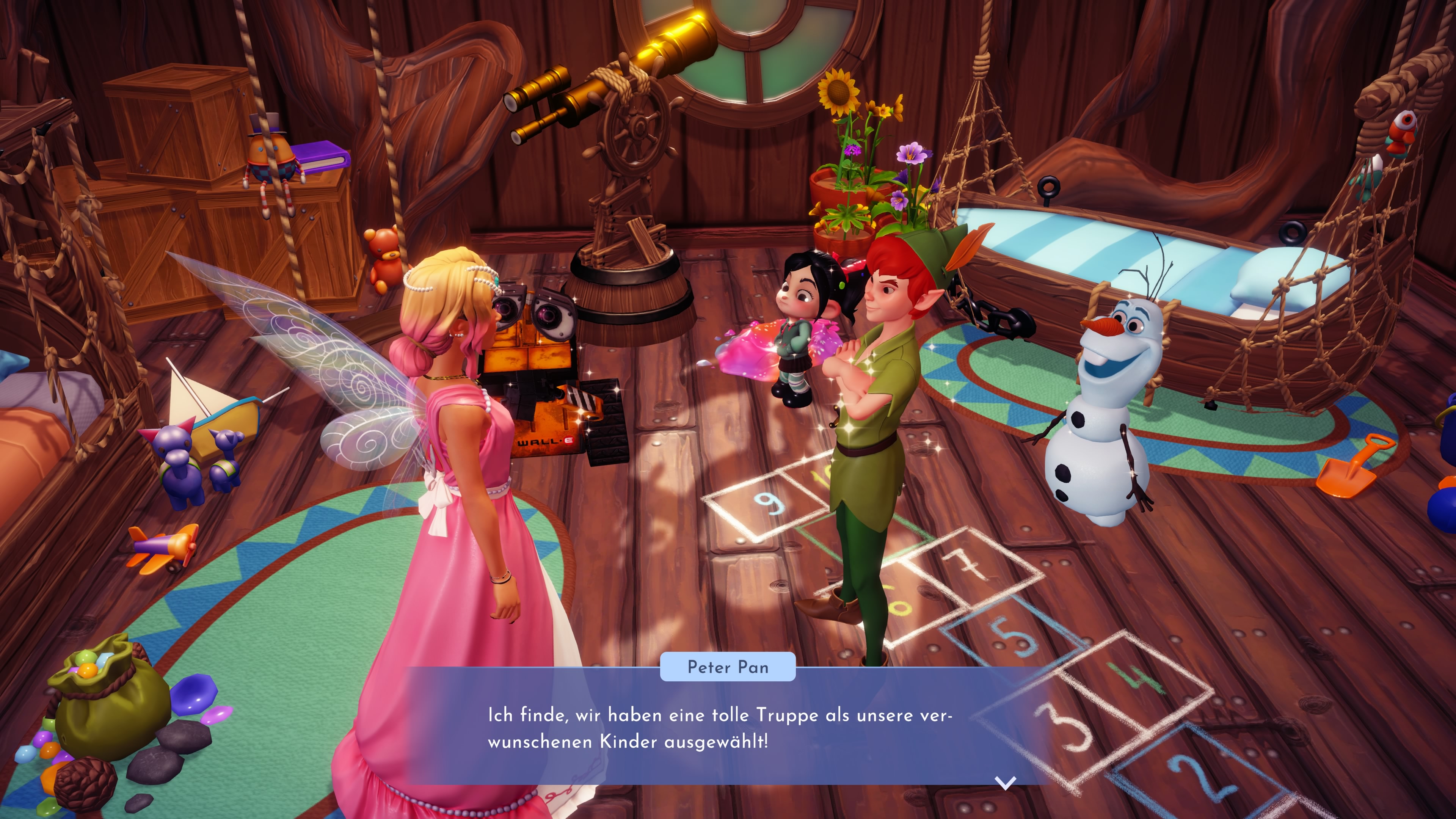Advance dialogue with the down arrow
The width and height of the screenshot is (1456, 819).
coord(1005,782)
